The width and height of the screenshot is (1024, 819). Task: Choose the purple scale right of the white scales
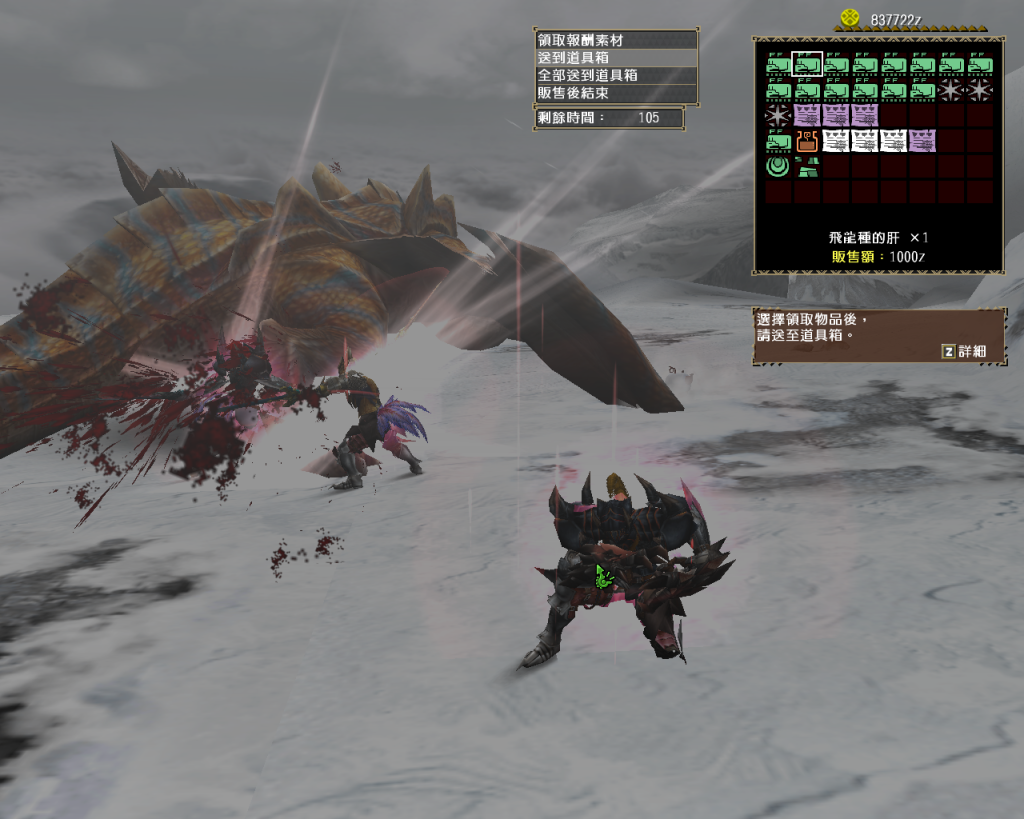[x=922, y=140]
